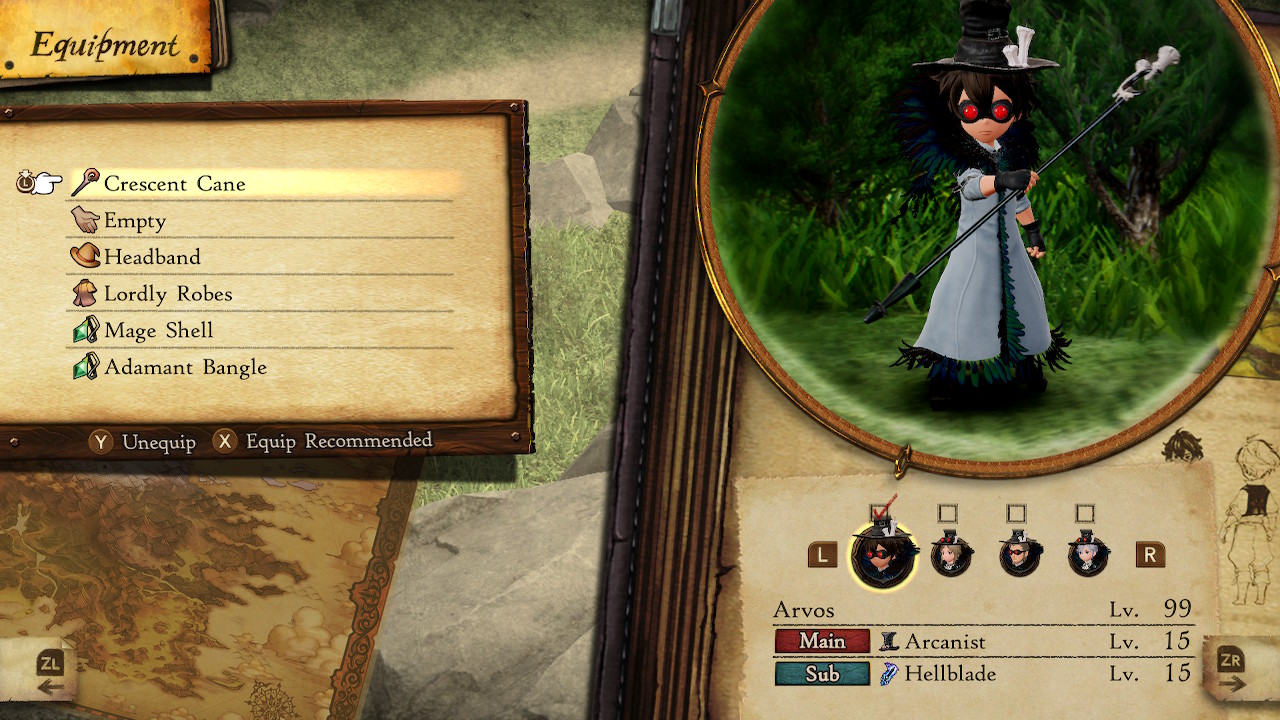Click the L shoulder button
Screen dimensions: 1280x720
point(822,555)
